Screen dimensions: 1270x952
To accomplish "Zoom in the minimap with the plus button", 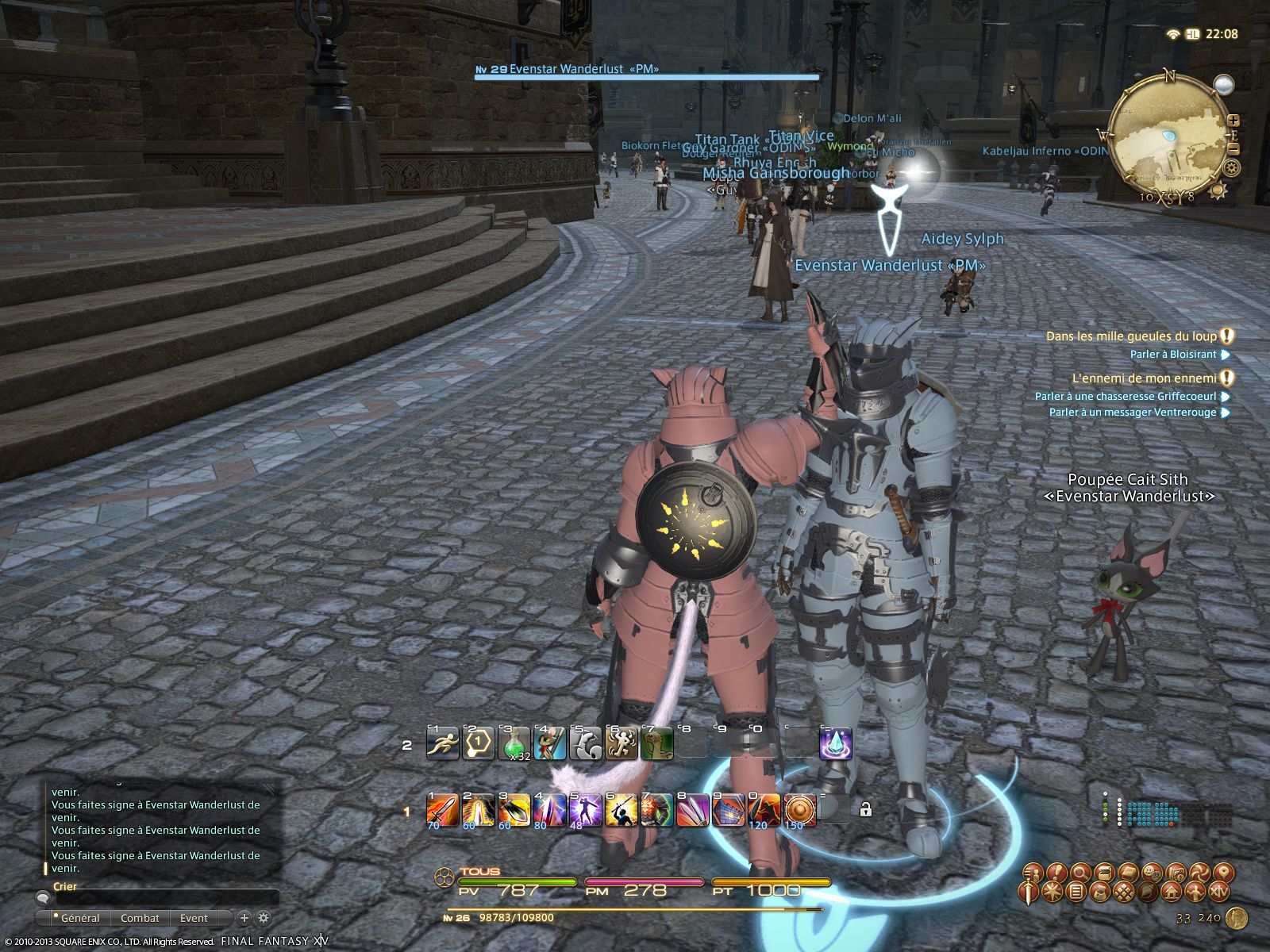I will (1233, 121).
